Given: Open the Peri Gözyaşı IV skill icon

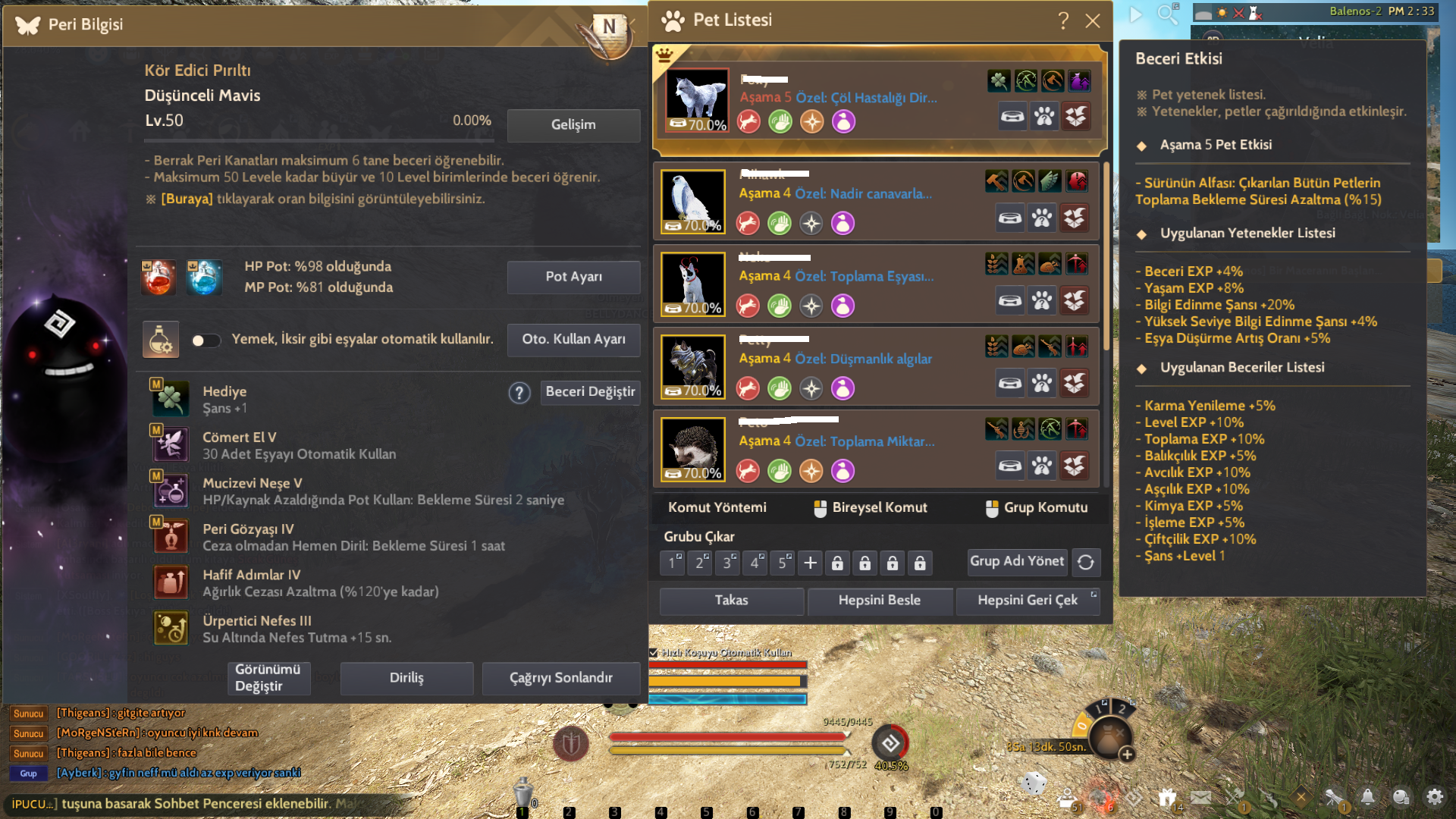Looking at the screenshot, I should (x=171, y=536).
